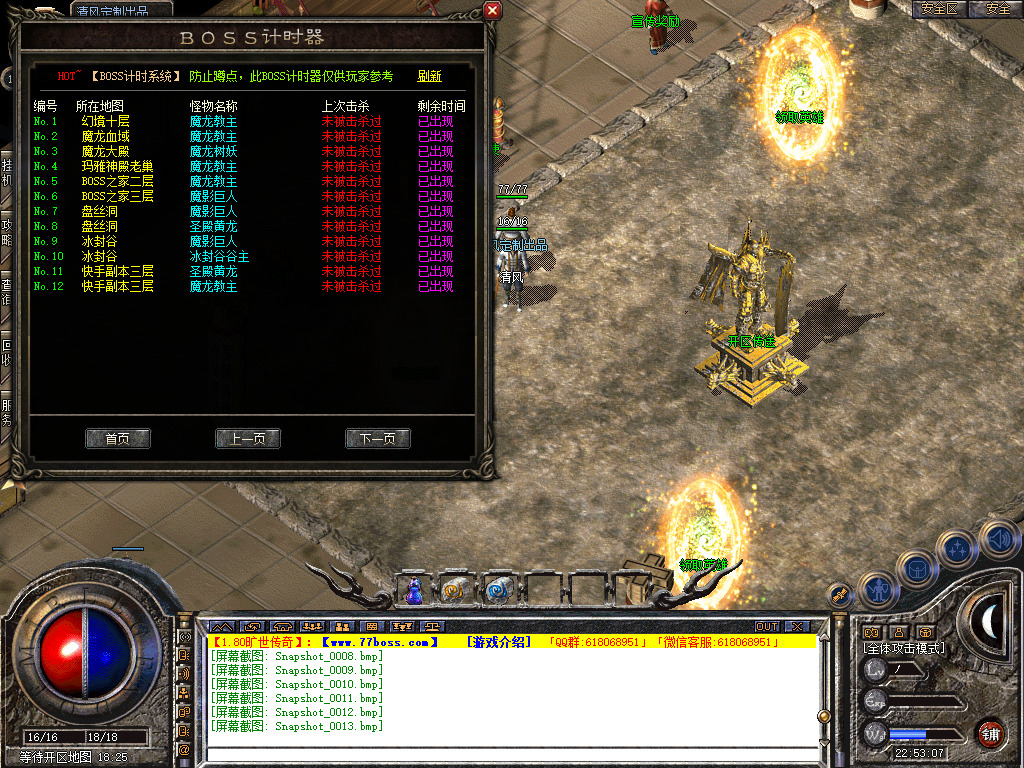Select boss row No.3 魔龙大殿
Image resolution: width=1024 pixels, height=768 pixels.
point(105,151)
